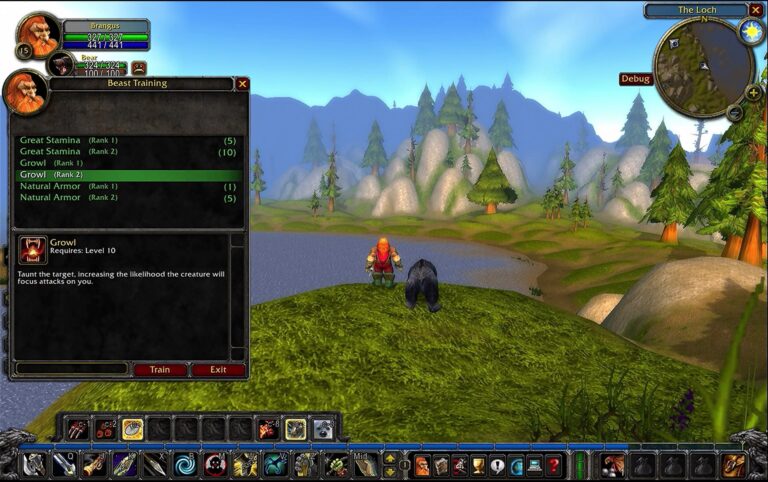This screenshot has width=768, height=482.
Task: Exit the Beast Training panel
Action: coord(218,370)
